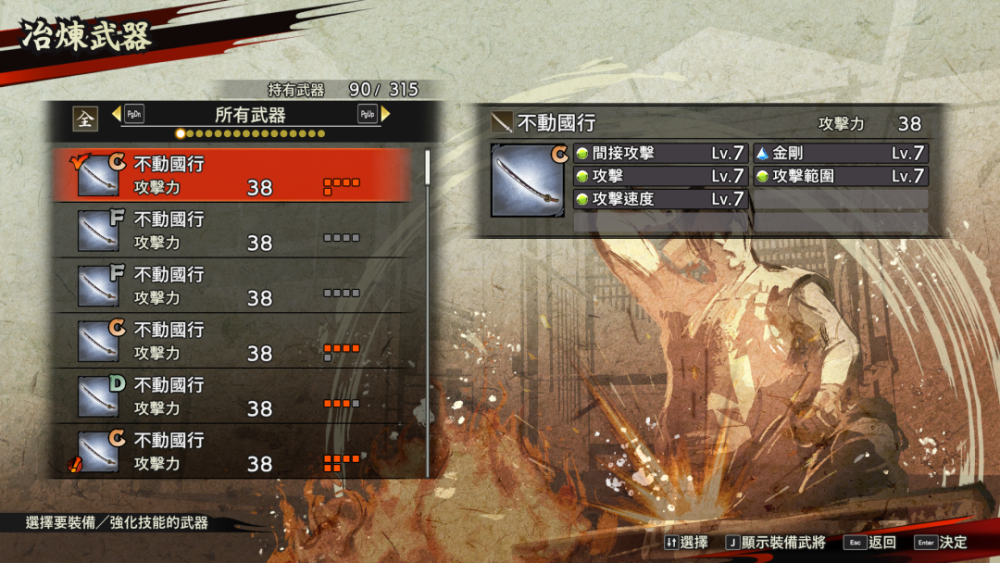The height and width of the screenshot is (563, 1000).
Task: Switch to the next weapon category with the right arrow
Action: 386,114
